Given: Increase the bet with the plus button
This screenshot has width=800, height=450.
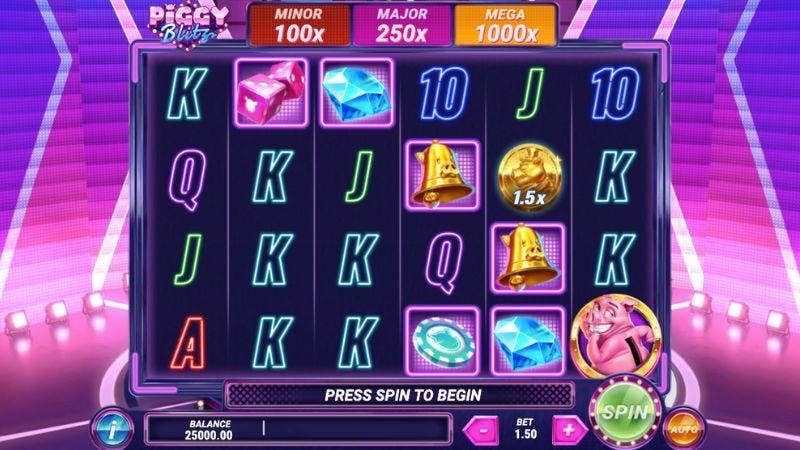Looking at the screenshot, I should (x=569, y=429).
